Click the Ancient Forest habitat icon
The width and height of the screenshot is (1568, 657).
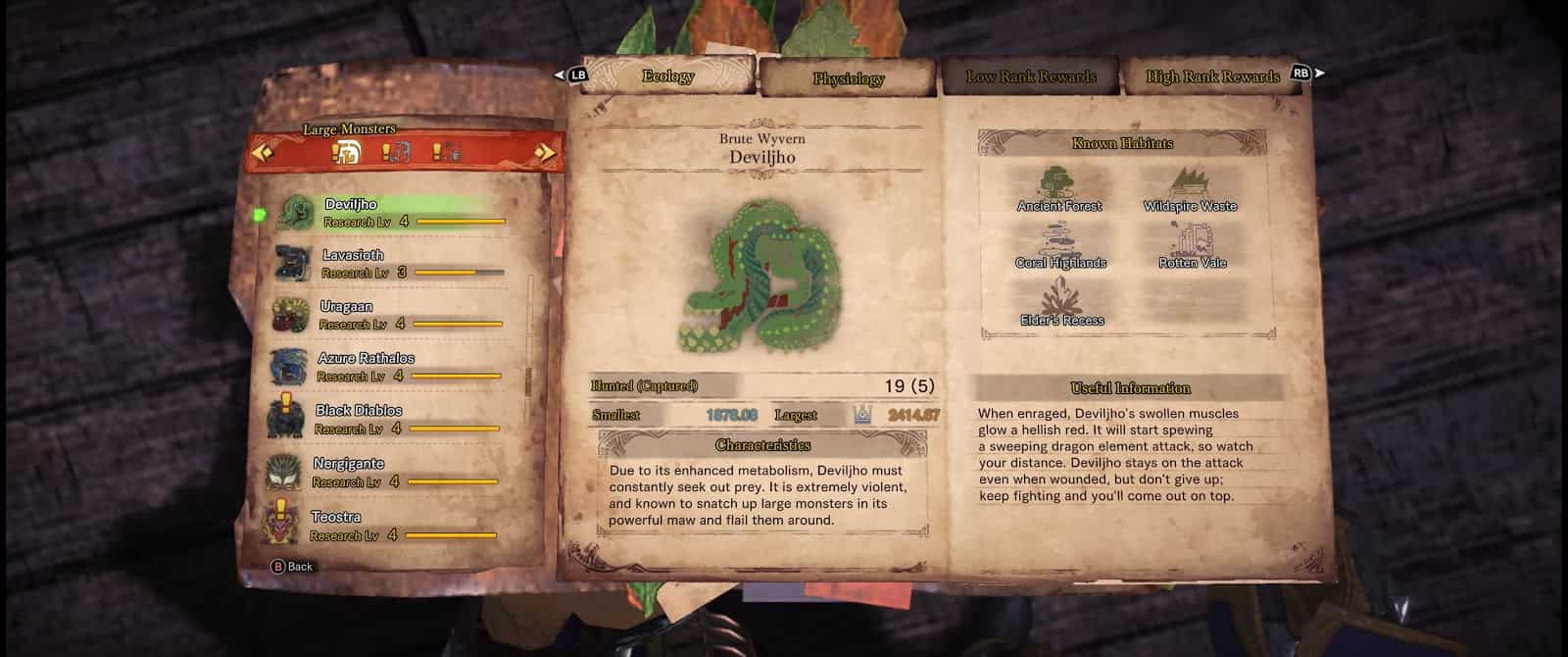[x=1057, y=184]
